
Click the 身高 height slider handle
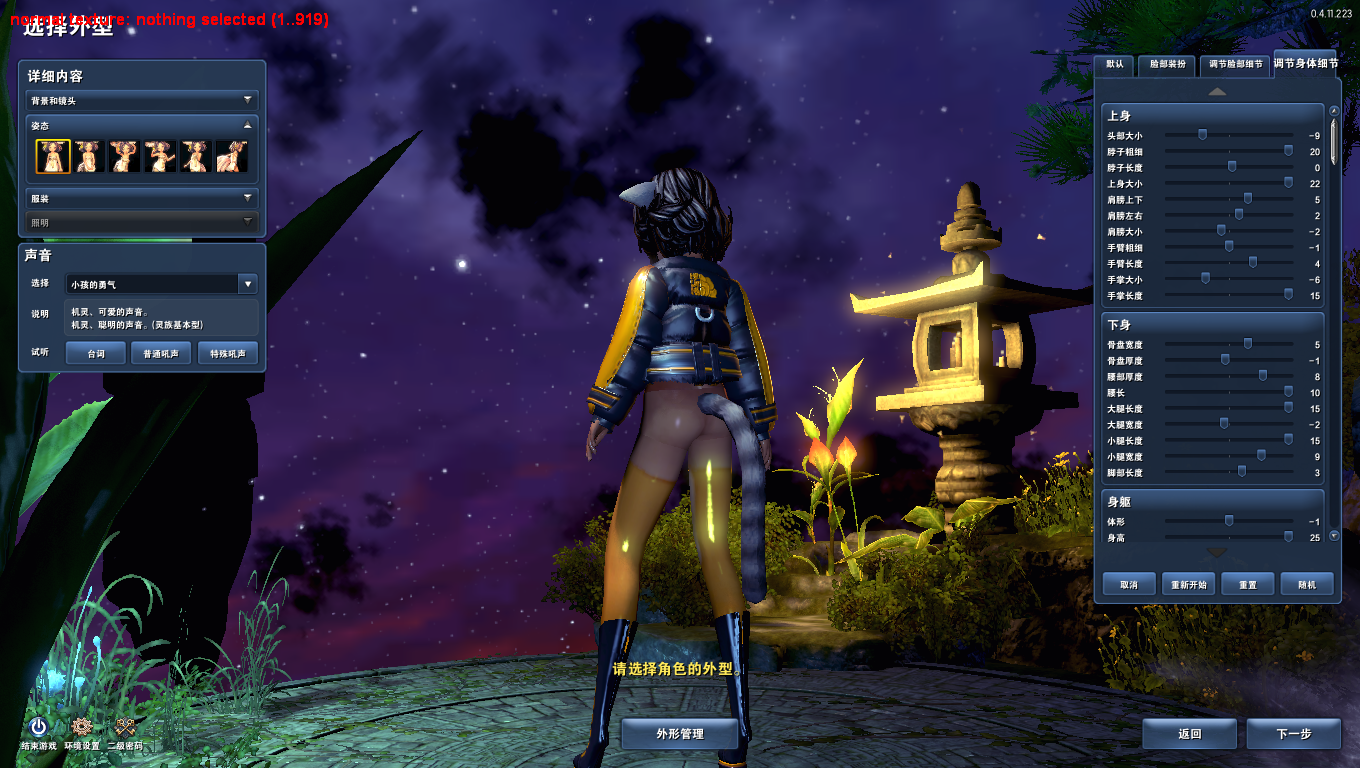[1288, 538]
